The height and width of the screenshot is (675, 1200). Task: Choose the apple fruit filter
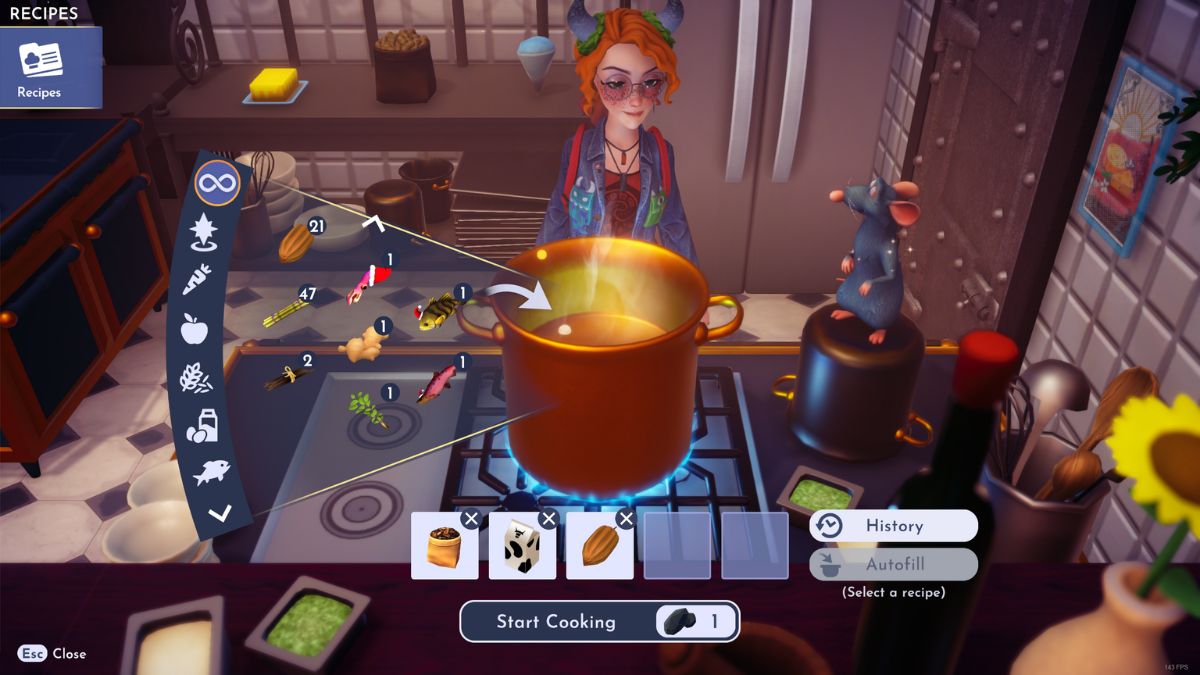(194, 328)
